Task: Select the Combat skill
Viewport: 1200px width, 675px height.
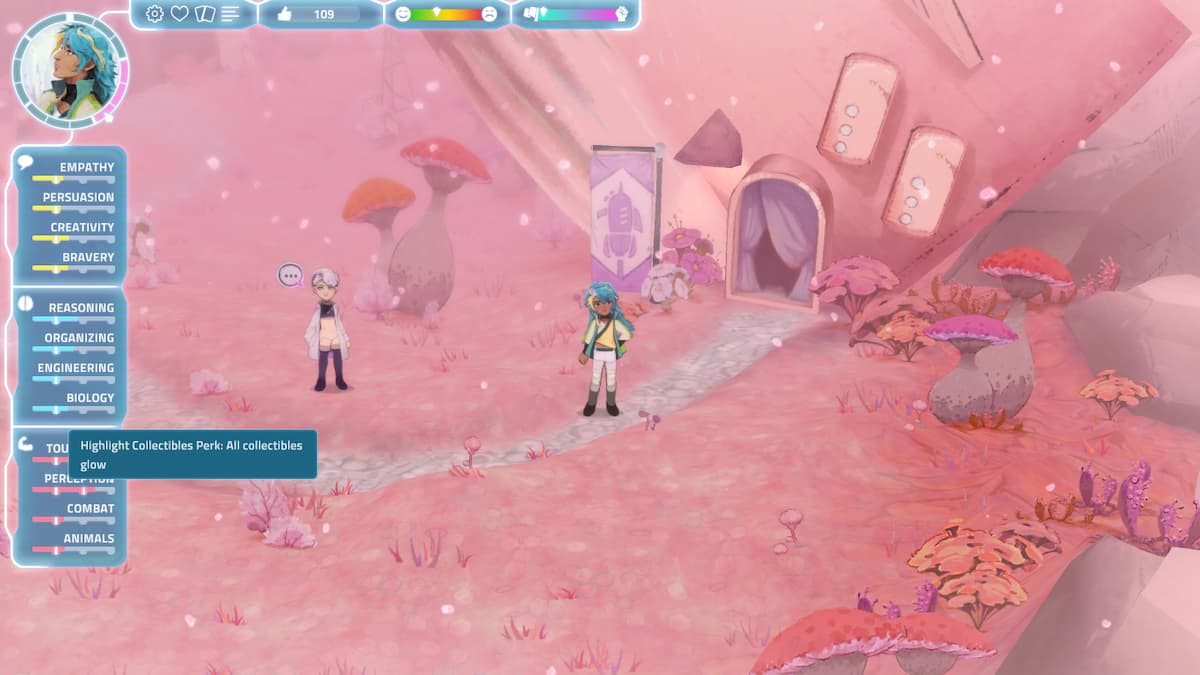Action: [x=90, y=508]
